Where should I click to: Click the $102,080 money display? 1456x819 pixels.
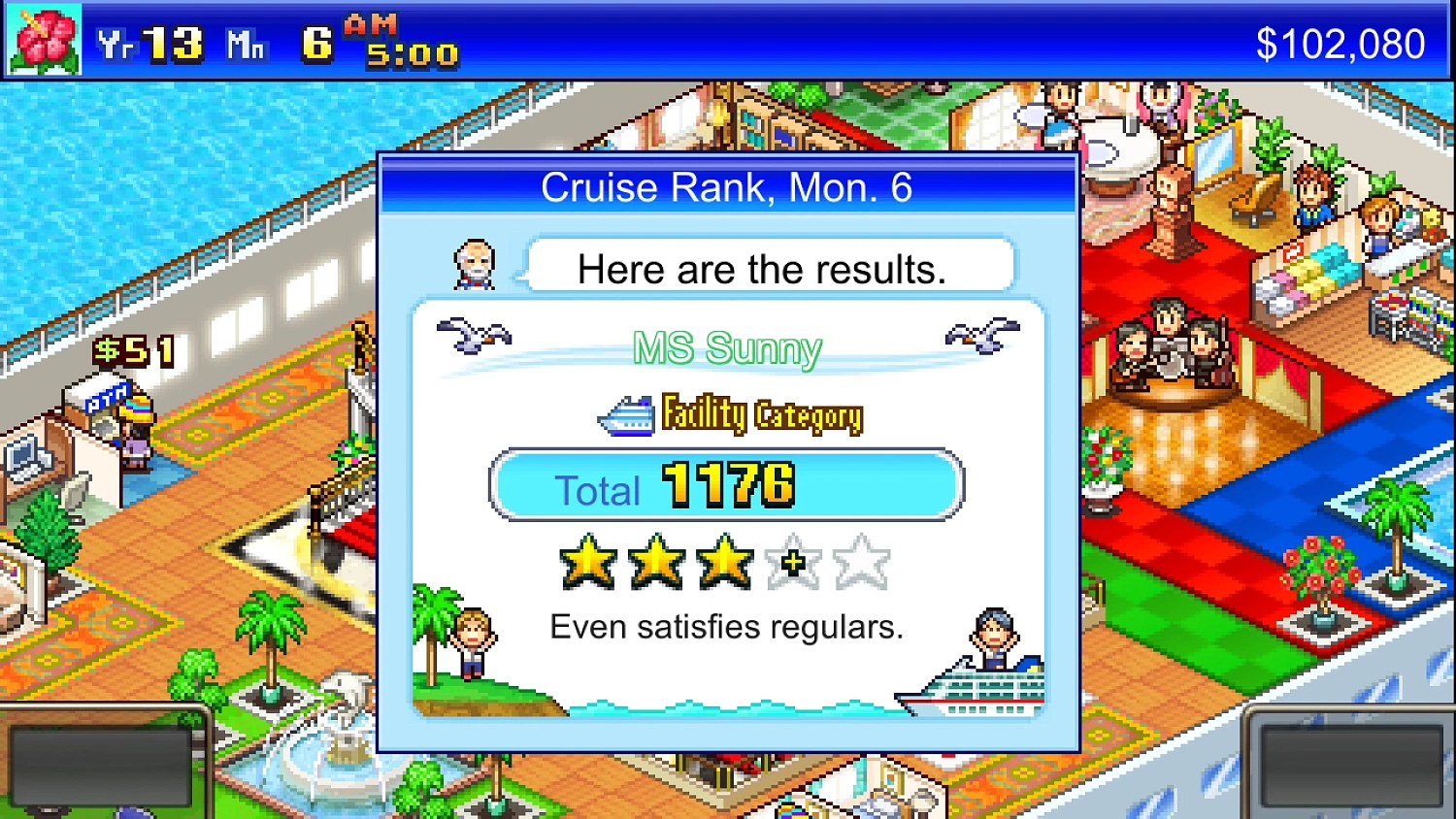pos(1342,41)
